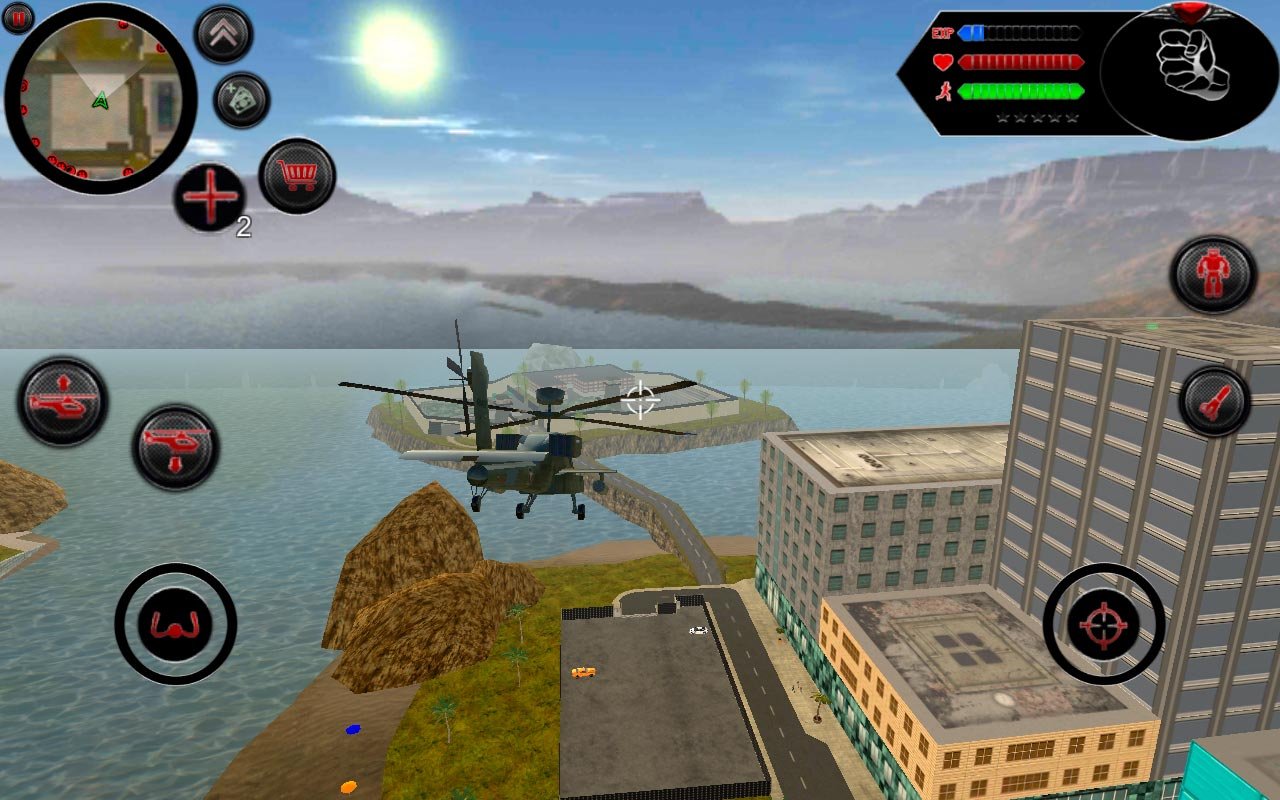The width and height of the screenshot is (1280, 800).
Task: Tap the helicopter steering control
Action: point(176,624)
